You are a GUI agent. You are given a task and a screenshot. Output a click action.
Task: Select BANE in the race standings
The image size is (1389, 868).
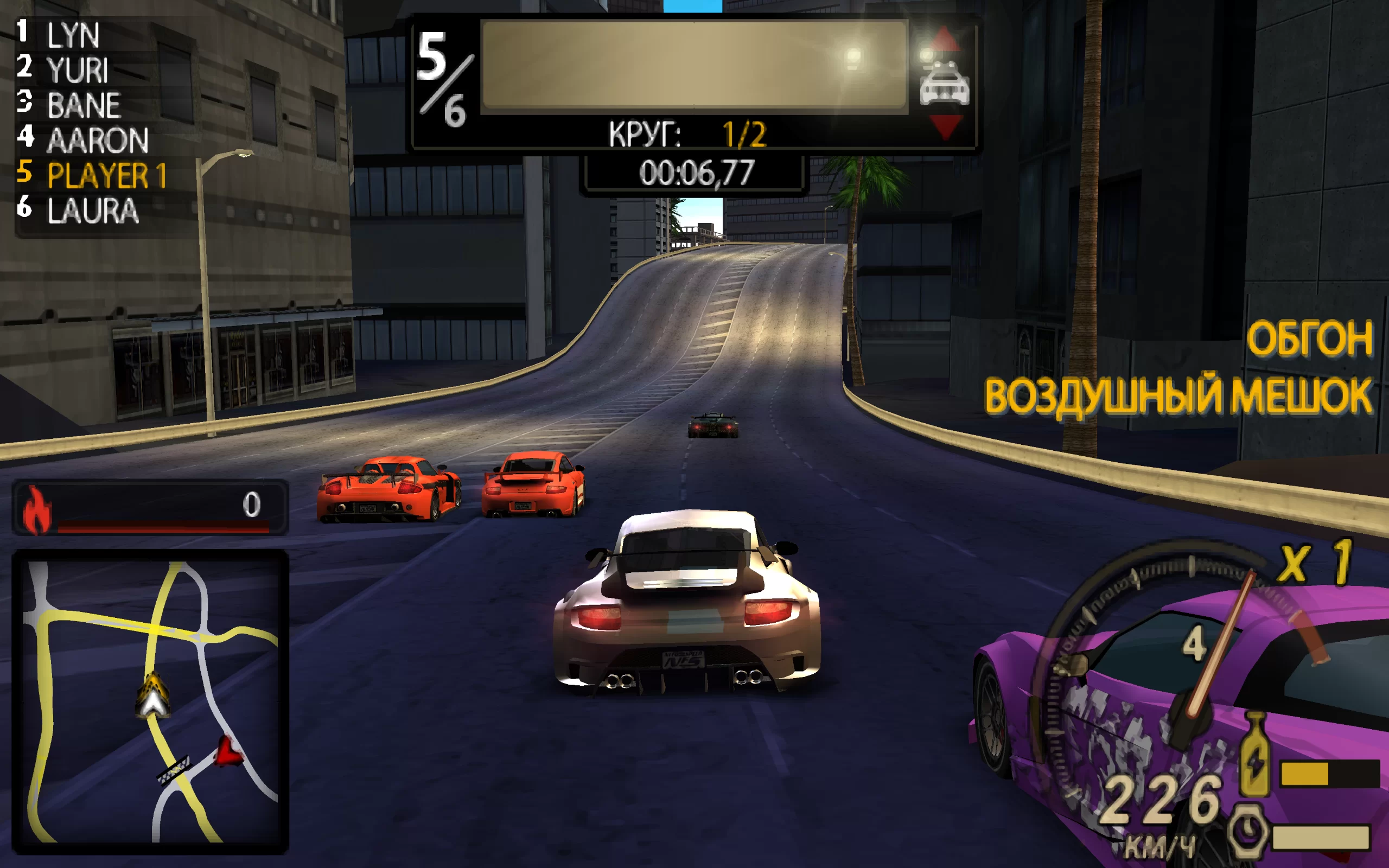pyautogui.click(x=83, y=105)
